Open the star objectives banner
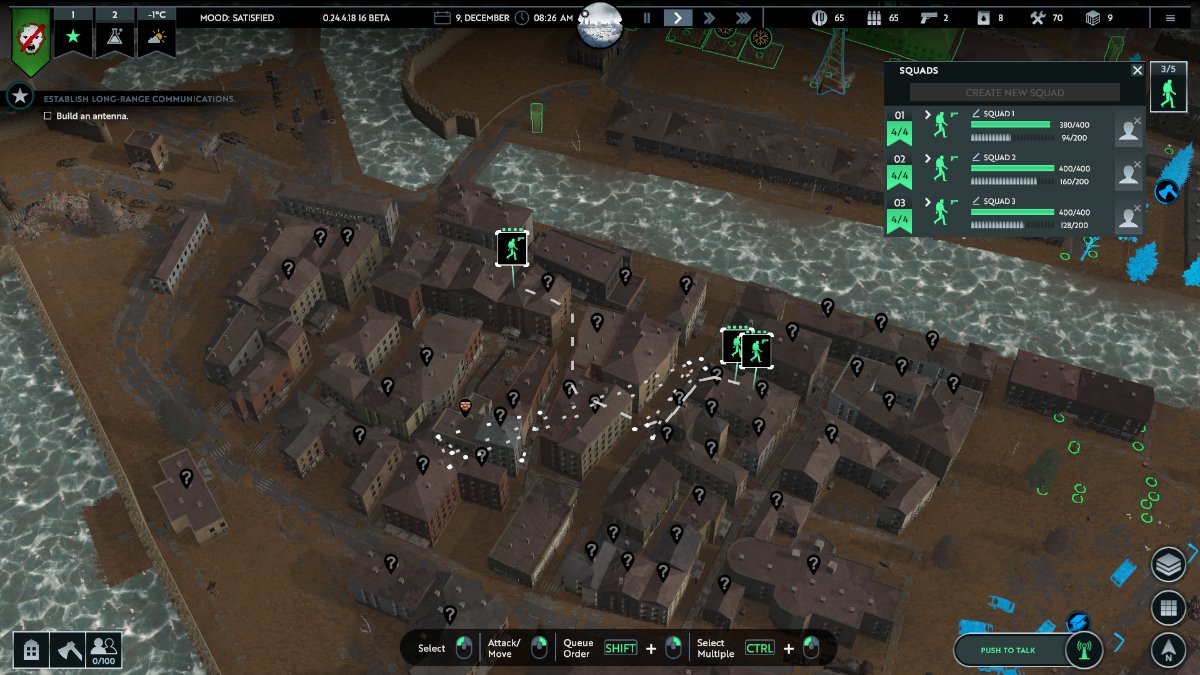Image resolution: width=1200 pixels, height=675 pixels. (x=73, y=31)
